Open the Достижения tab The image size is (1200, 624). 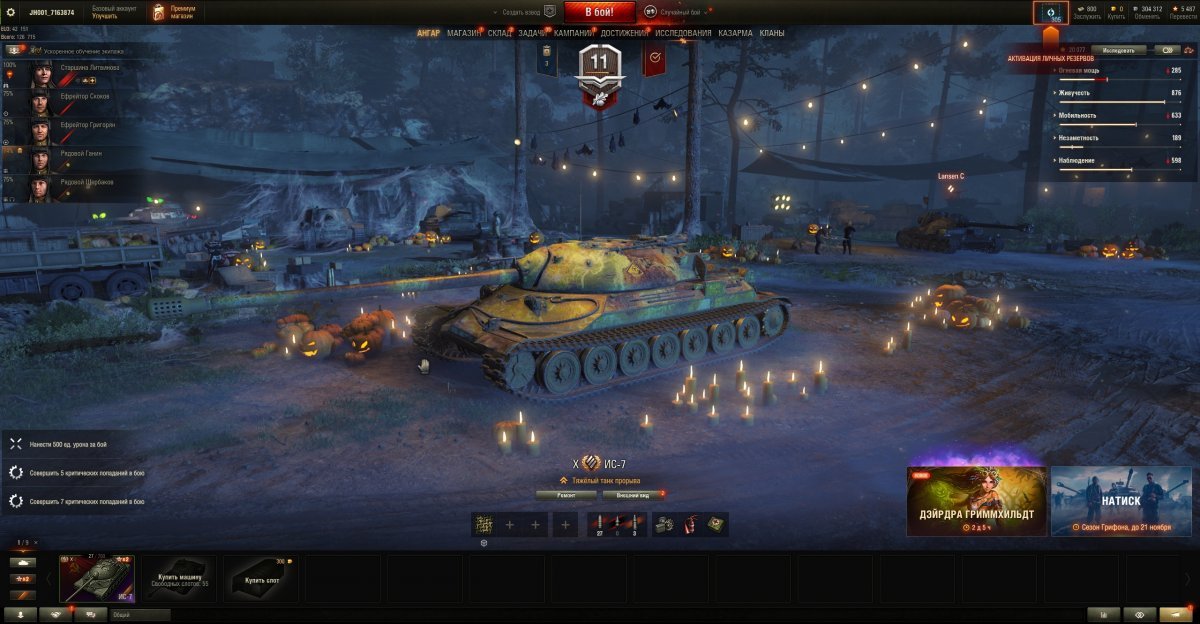pos(623,33)
